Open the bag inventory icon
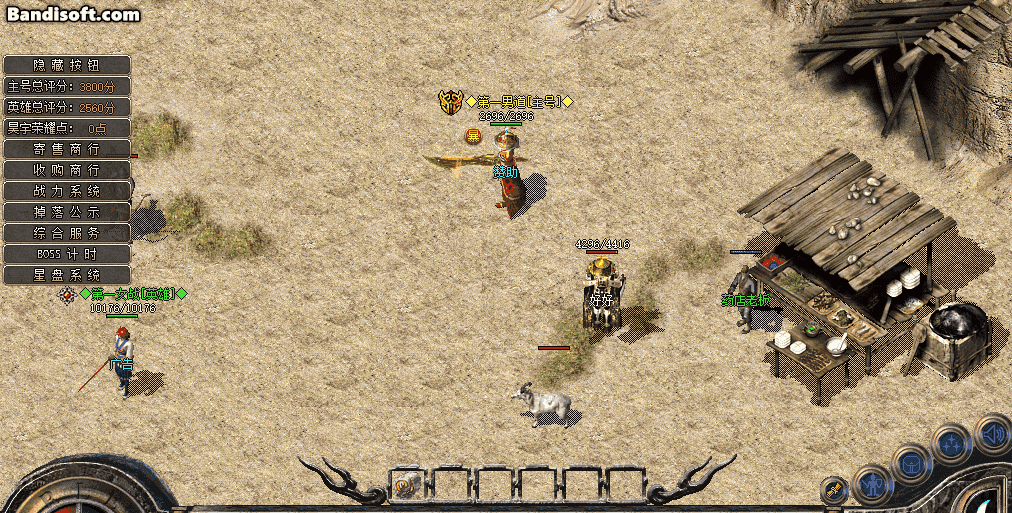 912,463
